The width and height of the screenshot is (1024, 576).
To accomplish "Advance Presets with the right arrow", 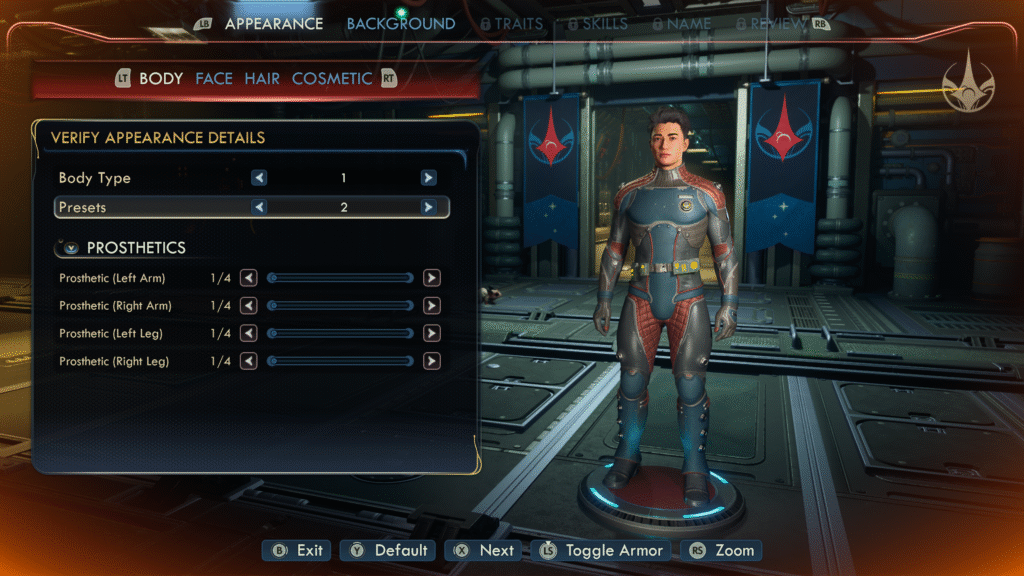I will click(428, 207).
